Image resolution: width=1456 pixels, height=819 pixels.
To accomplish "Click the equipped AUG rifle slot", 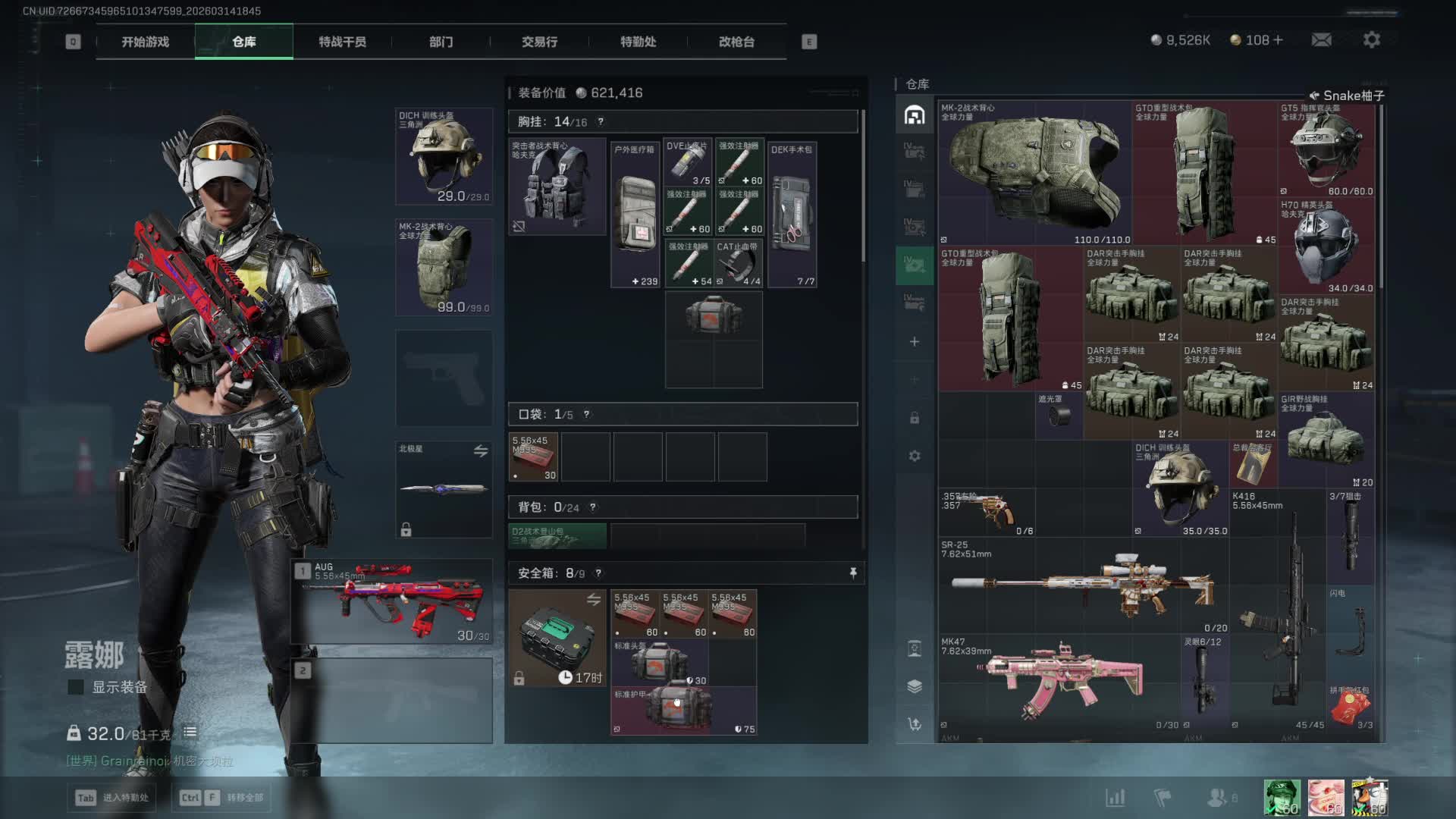I will [392, 602].
